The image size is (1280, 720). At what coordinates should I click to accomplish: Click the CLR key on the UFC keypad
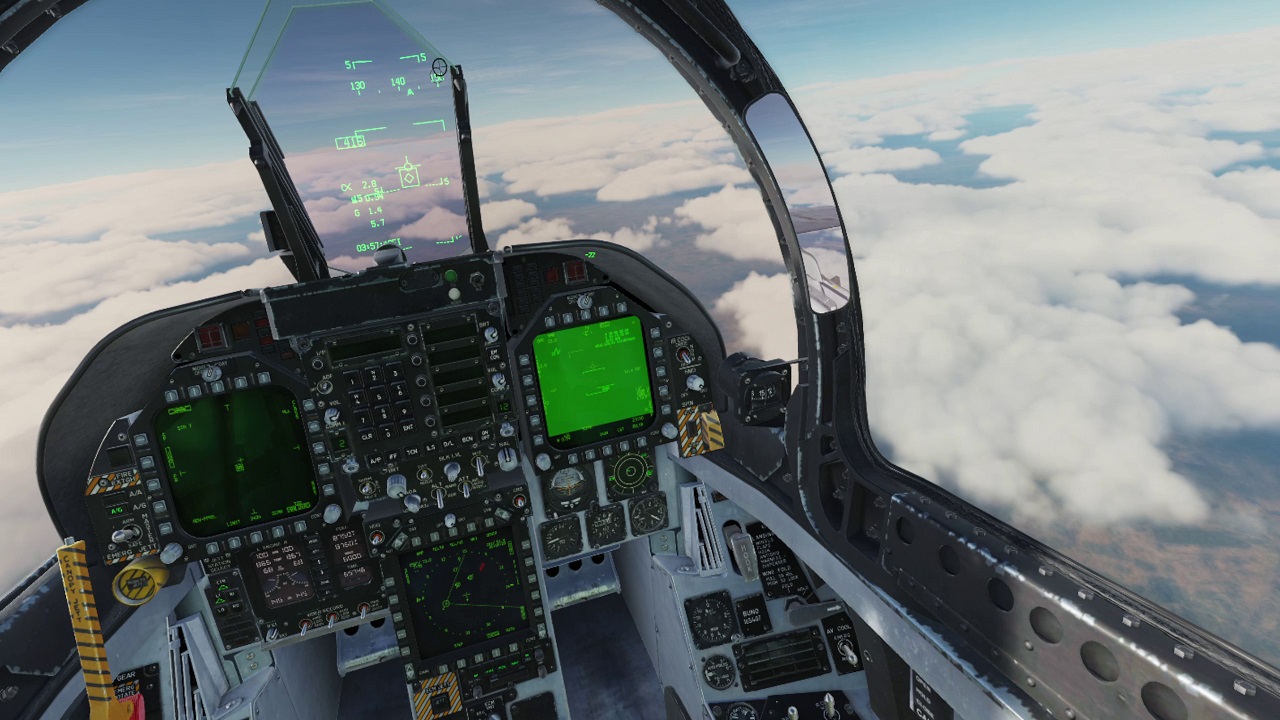click(367, 437)
